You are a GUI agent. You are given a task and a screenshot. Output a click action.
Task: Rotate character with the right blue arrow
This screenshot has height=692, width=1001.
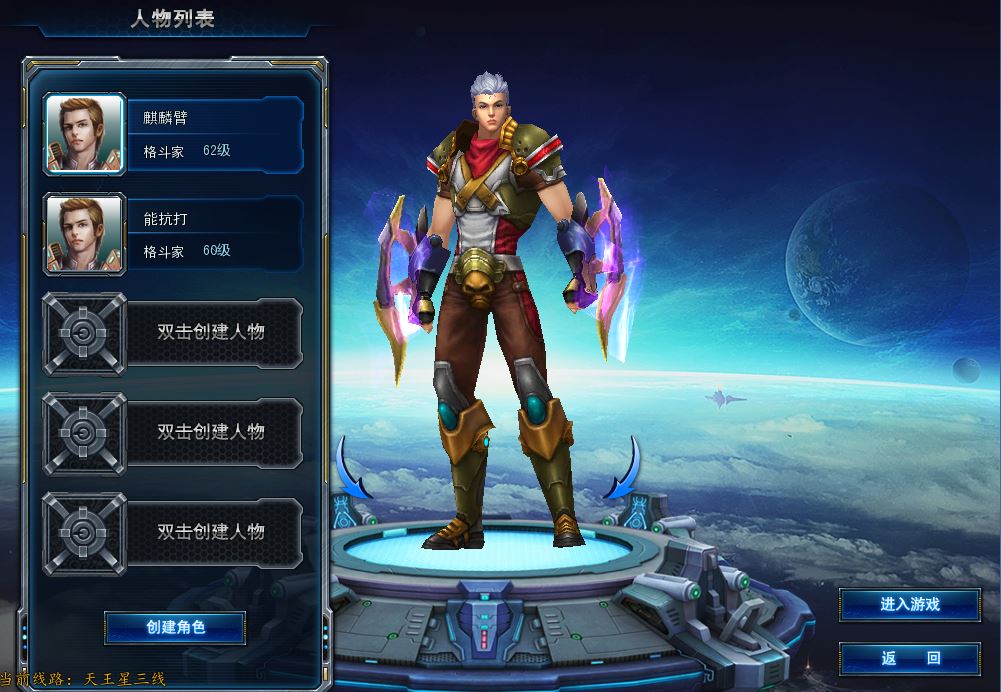click(x=624, y=470)
